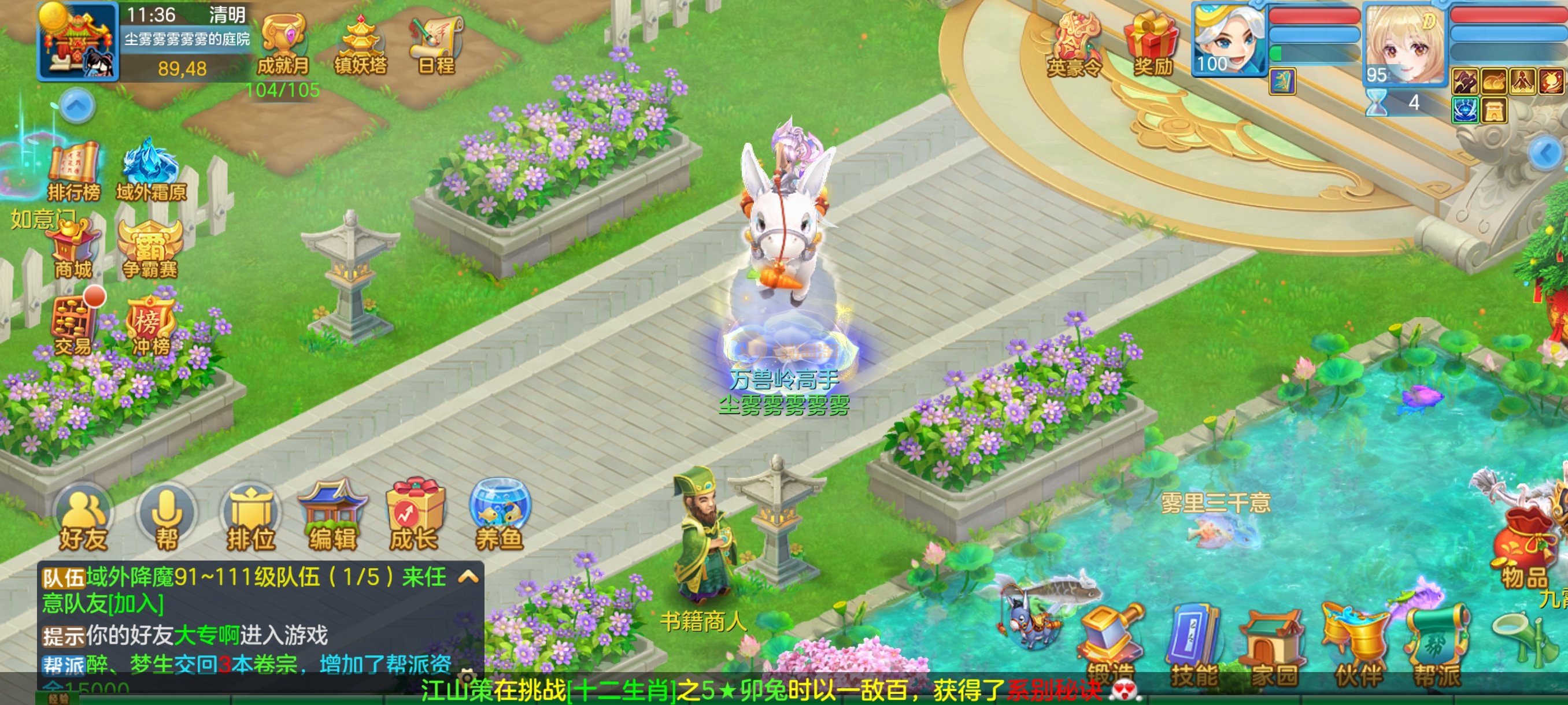
Task: Open the 争霸赛 tournament
Action: click(150, 250)
